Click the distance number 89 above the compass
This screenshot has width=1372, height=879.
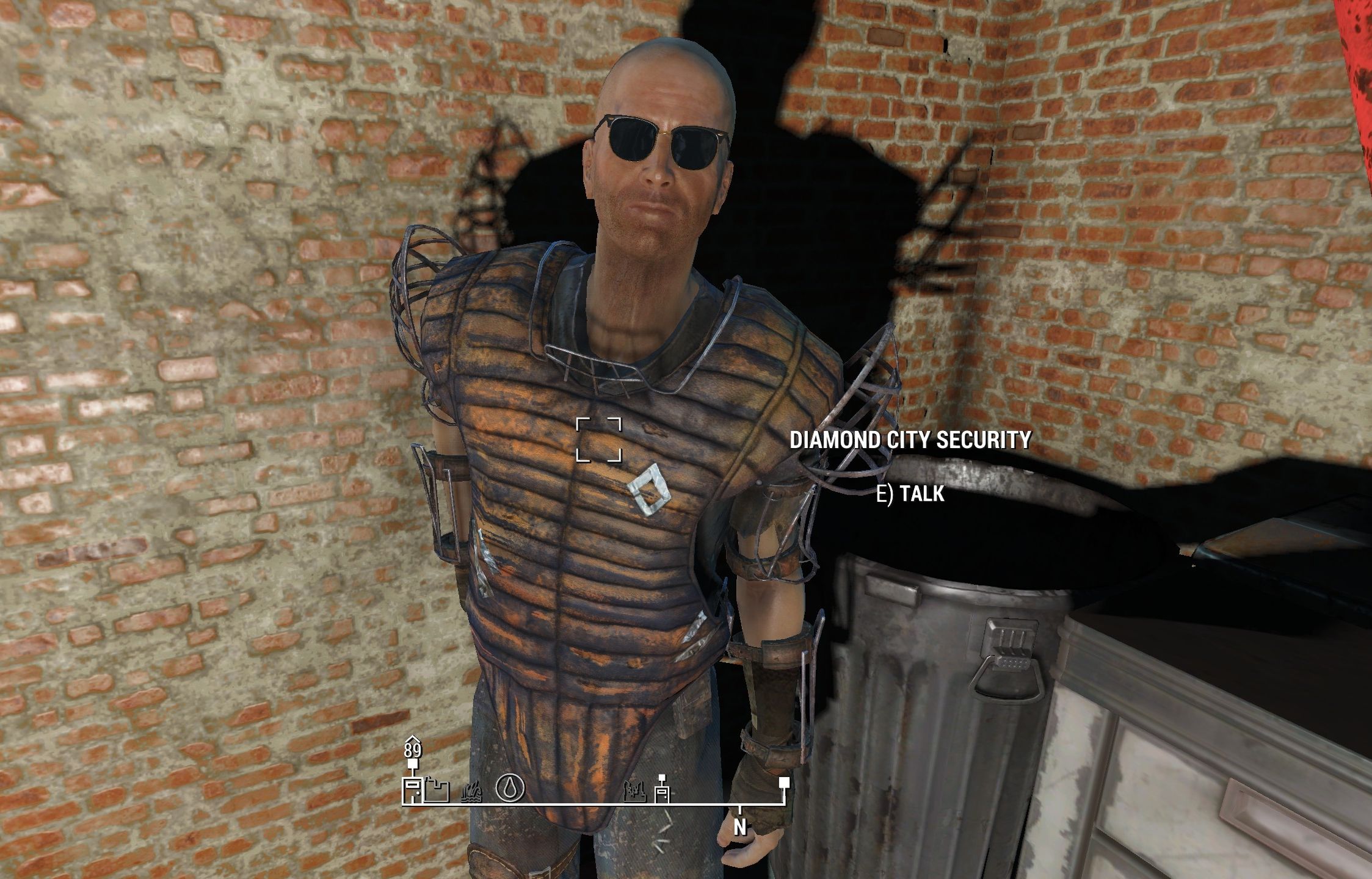[414, 751]
